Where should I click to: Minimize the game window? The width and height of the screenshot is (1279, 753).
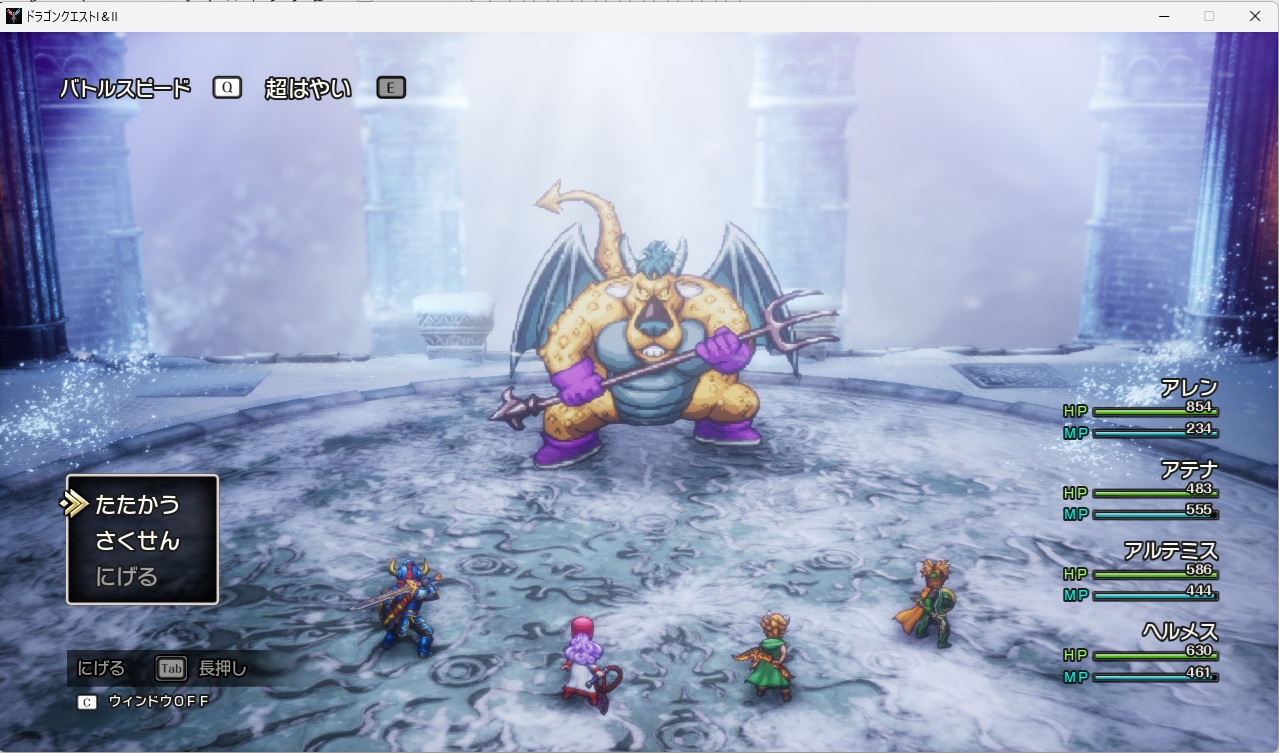point(1165,16)
